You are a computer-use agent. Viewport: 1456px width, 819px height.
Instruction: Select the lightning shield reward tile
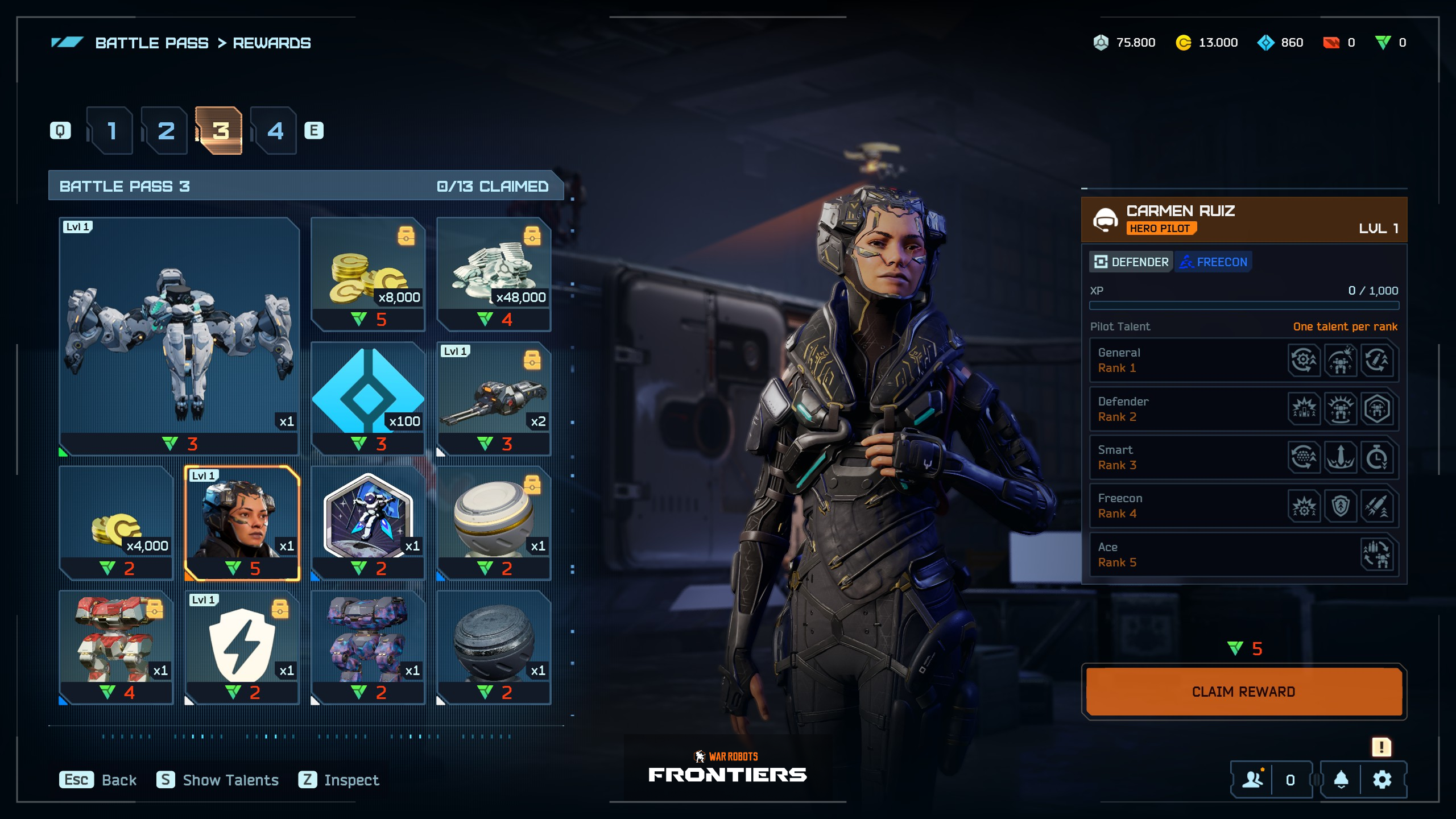(242, 647)
